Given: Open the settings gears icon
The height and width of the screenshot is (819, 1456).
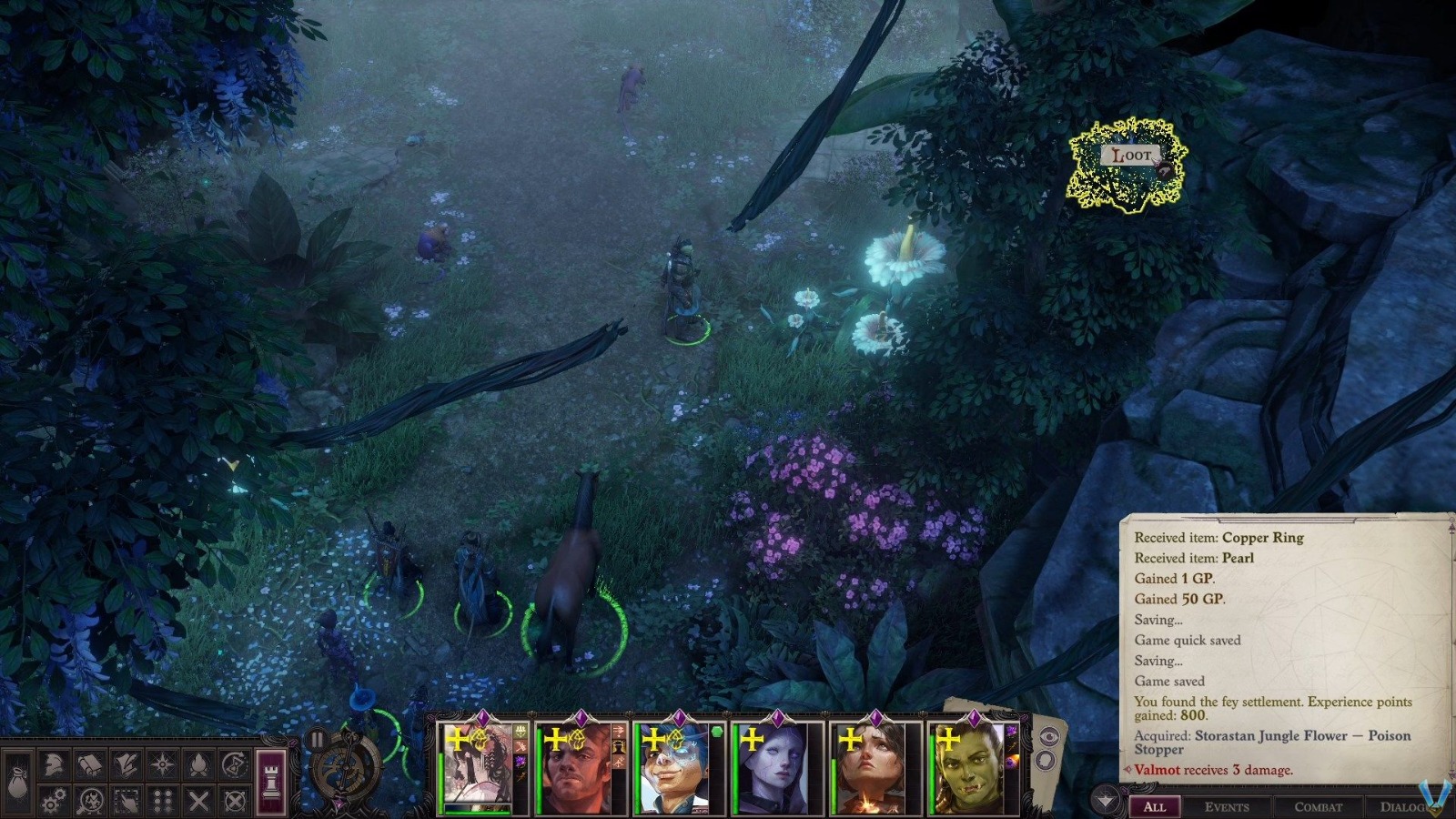Looking at the screenshot, I should click(53, 801).
